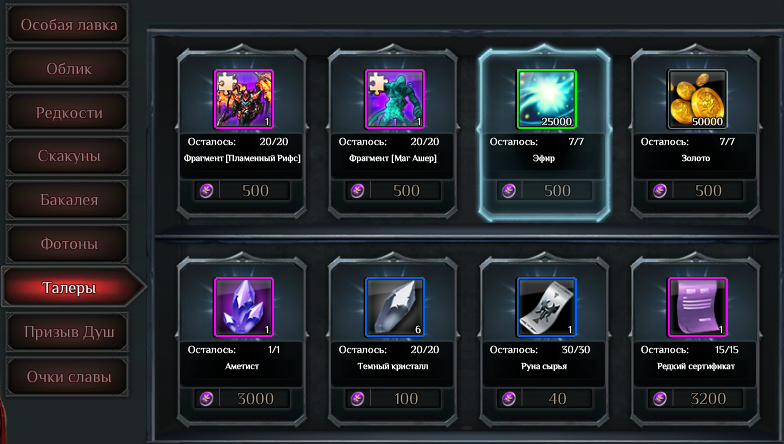Switch to the Облик tab
The width and height of the screenshot is (784, 444).
coord(68,68)
